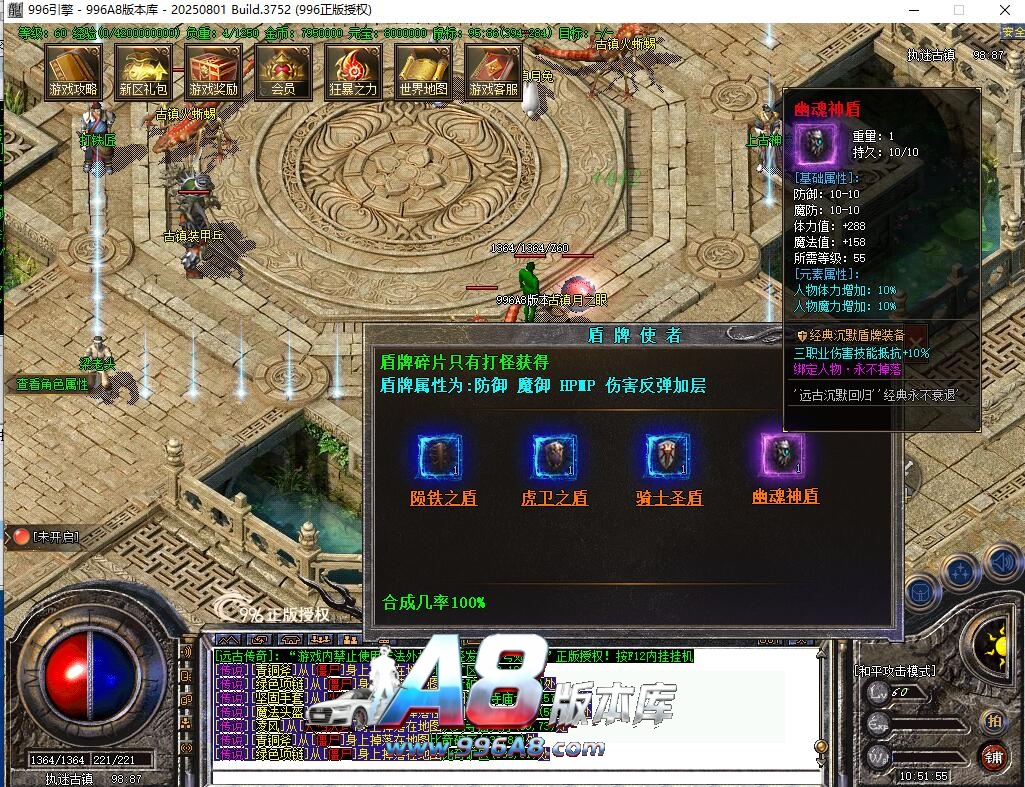
Task: Choose the 虎卫之盾 link
Action: pos(555,498)
